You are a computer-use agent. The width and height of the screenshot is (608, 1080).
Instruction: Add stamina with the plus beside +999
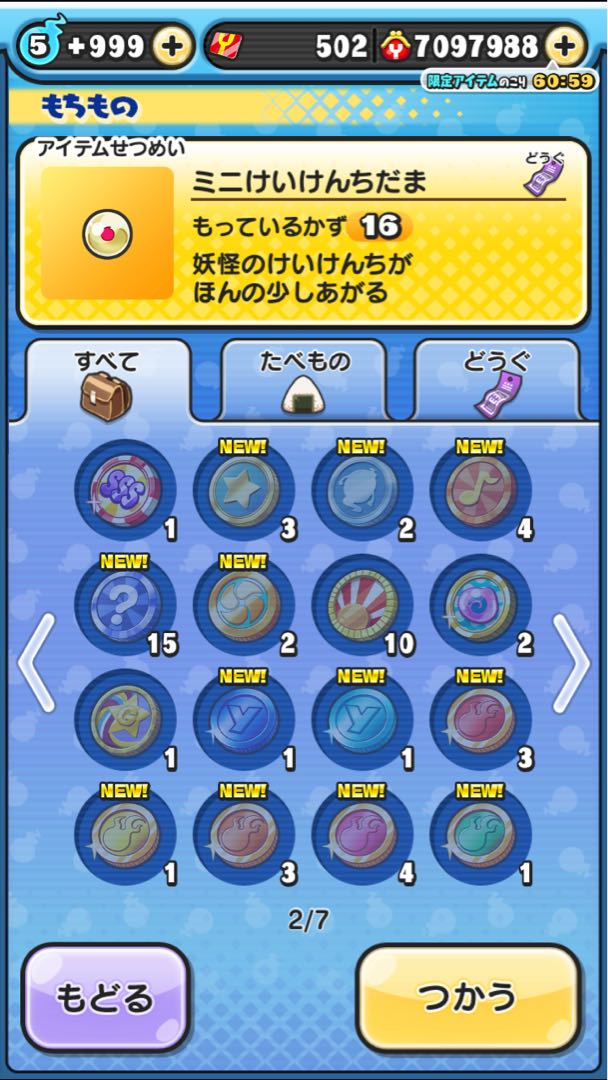point(172,45)
